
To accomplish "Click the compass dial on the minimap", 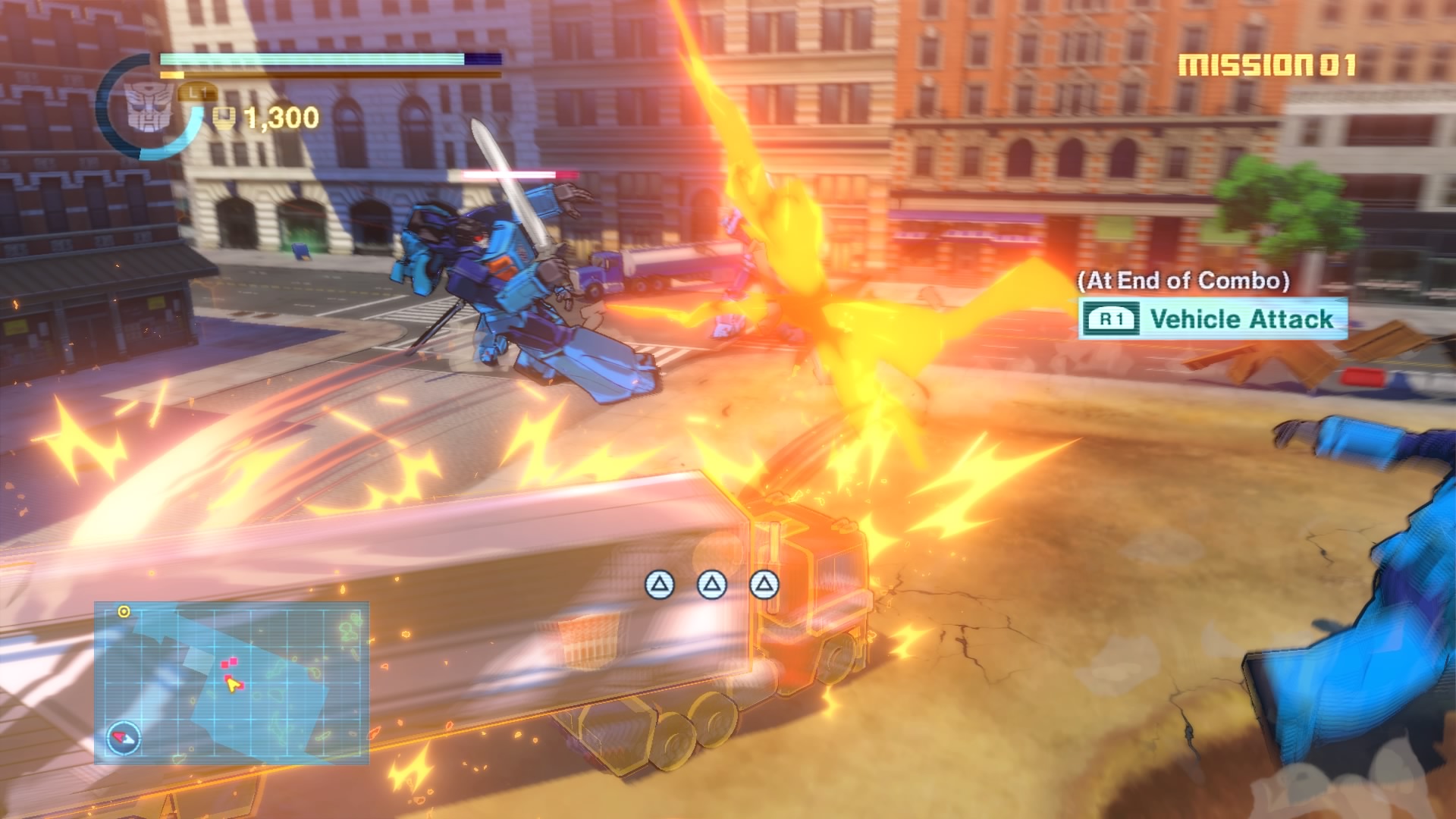I will pos(124,737).
